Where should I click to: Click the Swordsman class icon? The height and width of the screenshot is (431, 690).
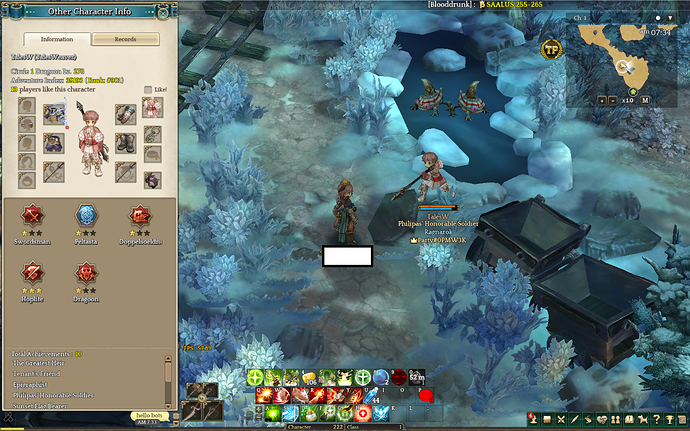(x=34, y=216)
